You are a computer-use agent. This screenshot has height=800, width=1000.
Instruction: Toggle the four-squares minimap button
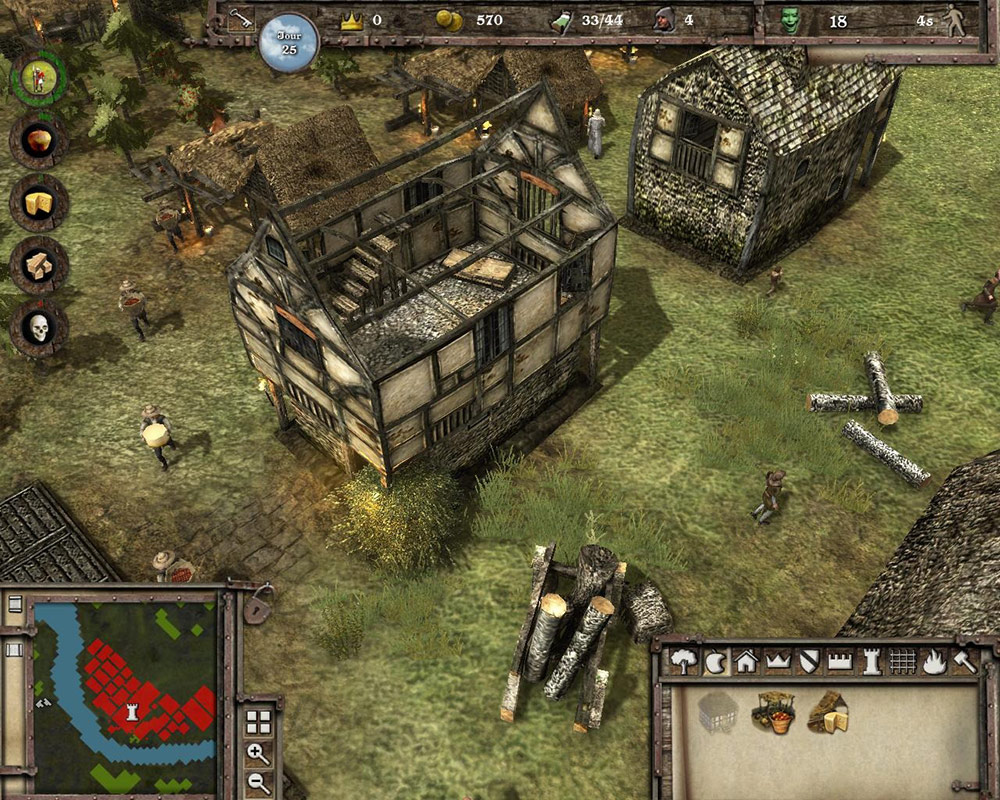[x=258, y=722]
